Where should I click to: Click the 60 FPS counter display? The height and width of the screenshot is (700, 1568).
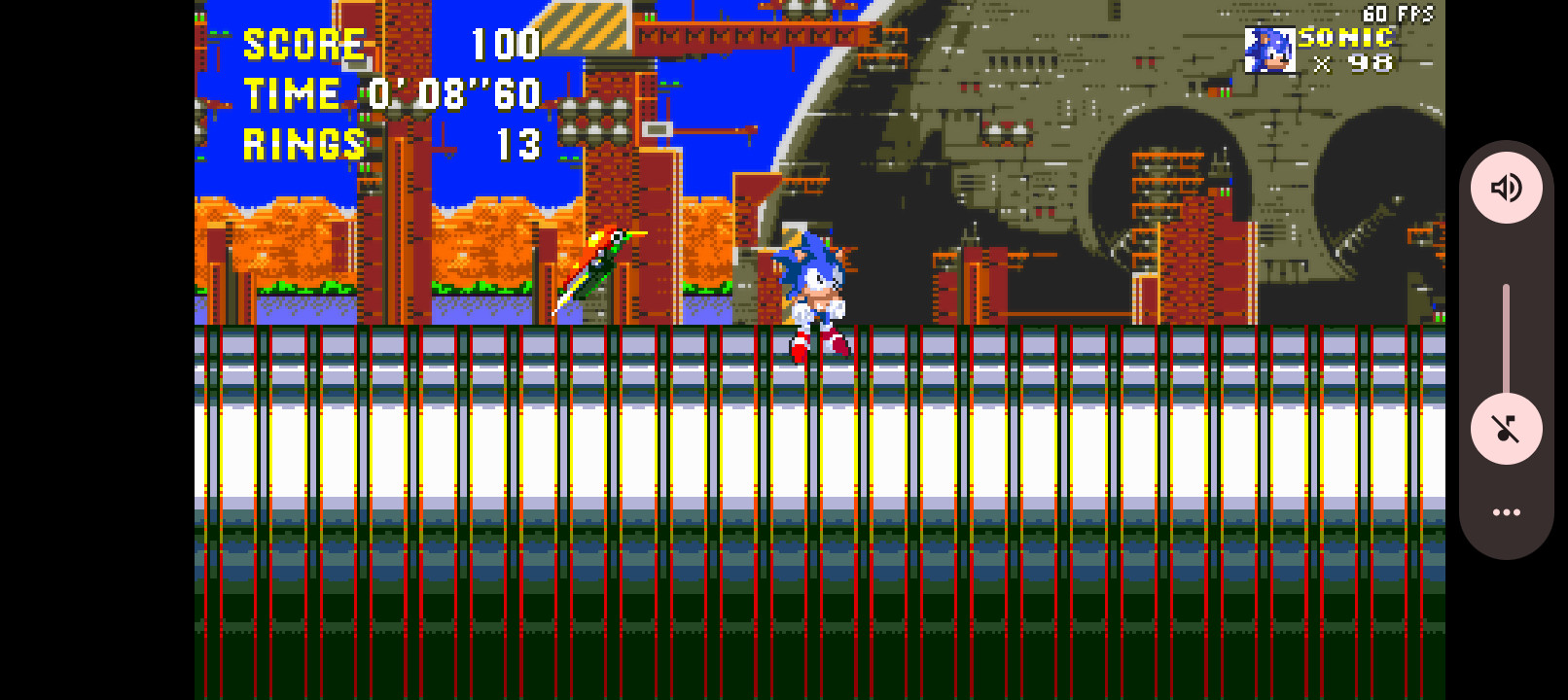coord(1401,15)
